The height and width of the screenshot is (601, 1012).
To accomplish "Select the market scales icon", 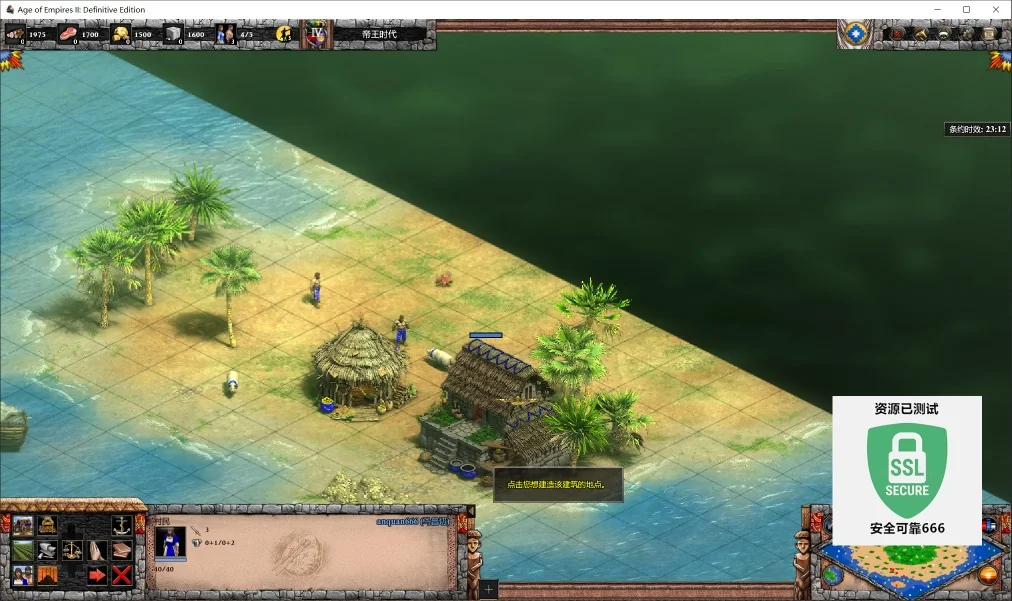I will [72, 551].
